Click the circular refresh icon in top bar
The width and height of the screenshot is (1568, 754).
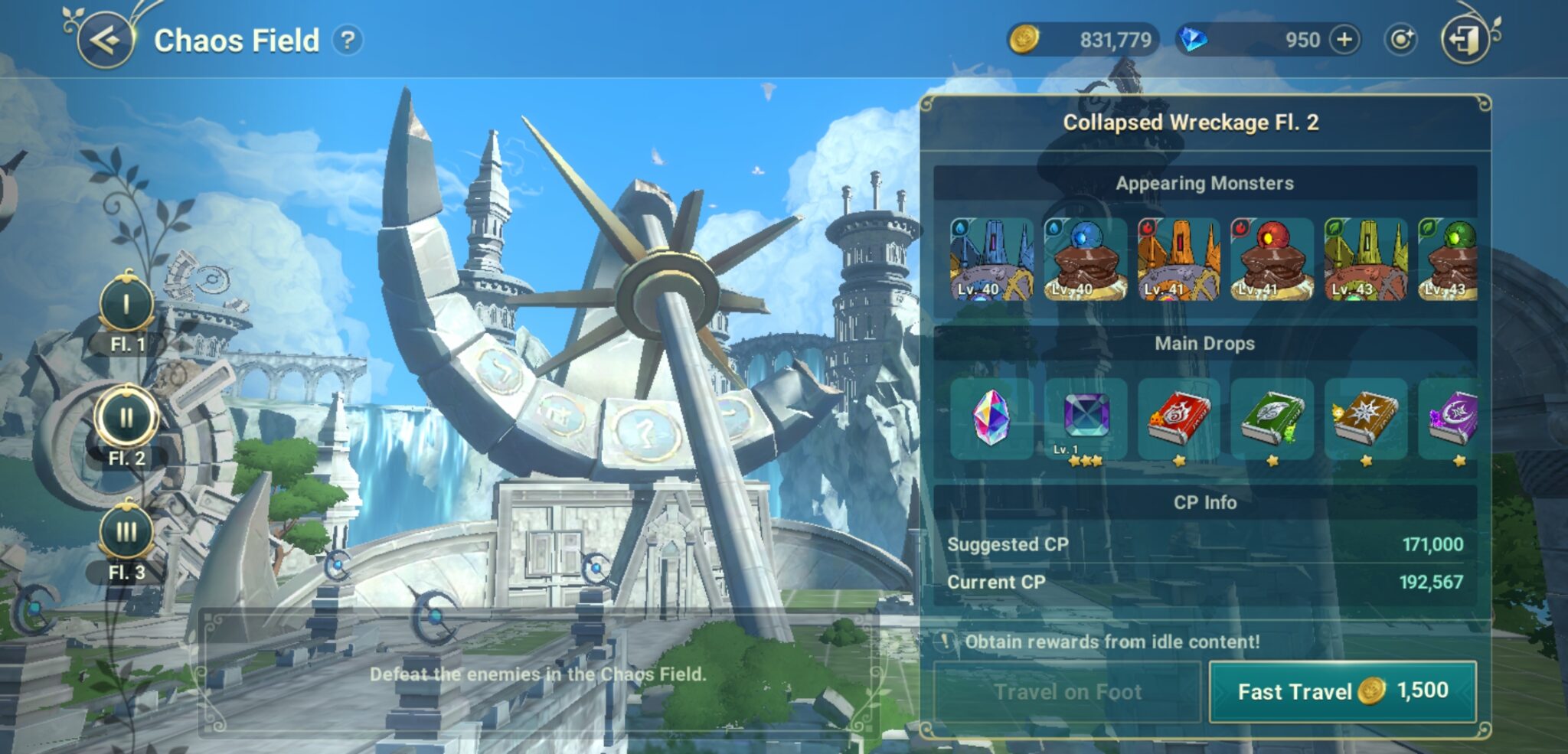click(x=1400, y=40)
